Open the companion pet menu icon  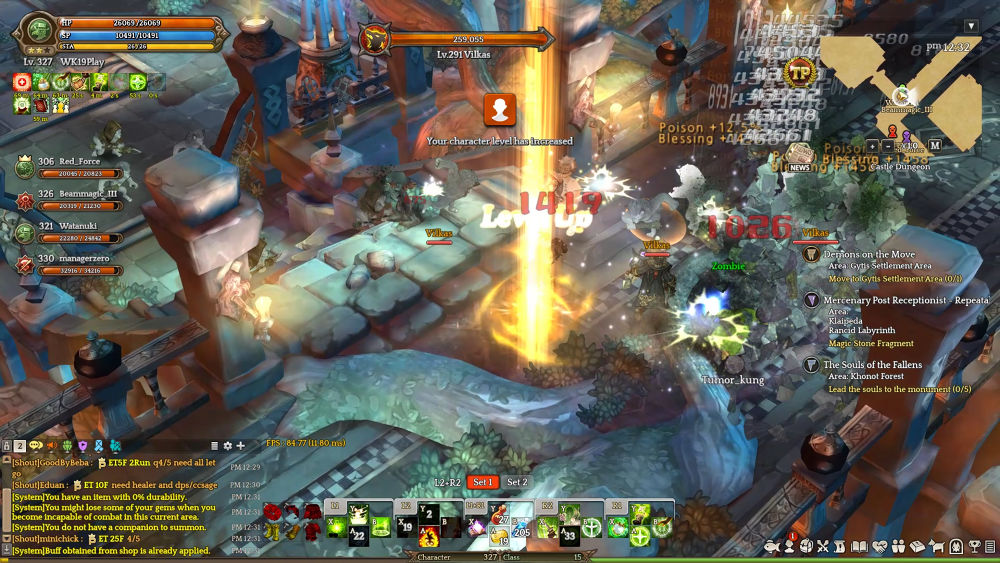tap(937, 546)
